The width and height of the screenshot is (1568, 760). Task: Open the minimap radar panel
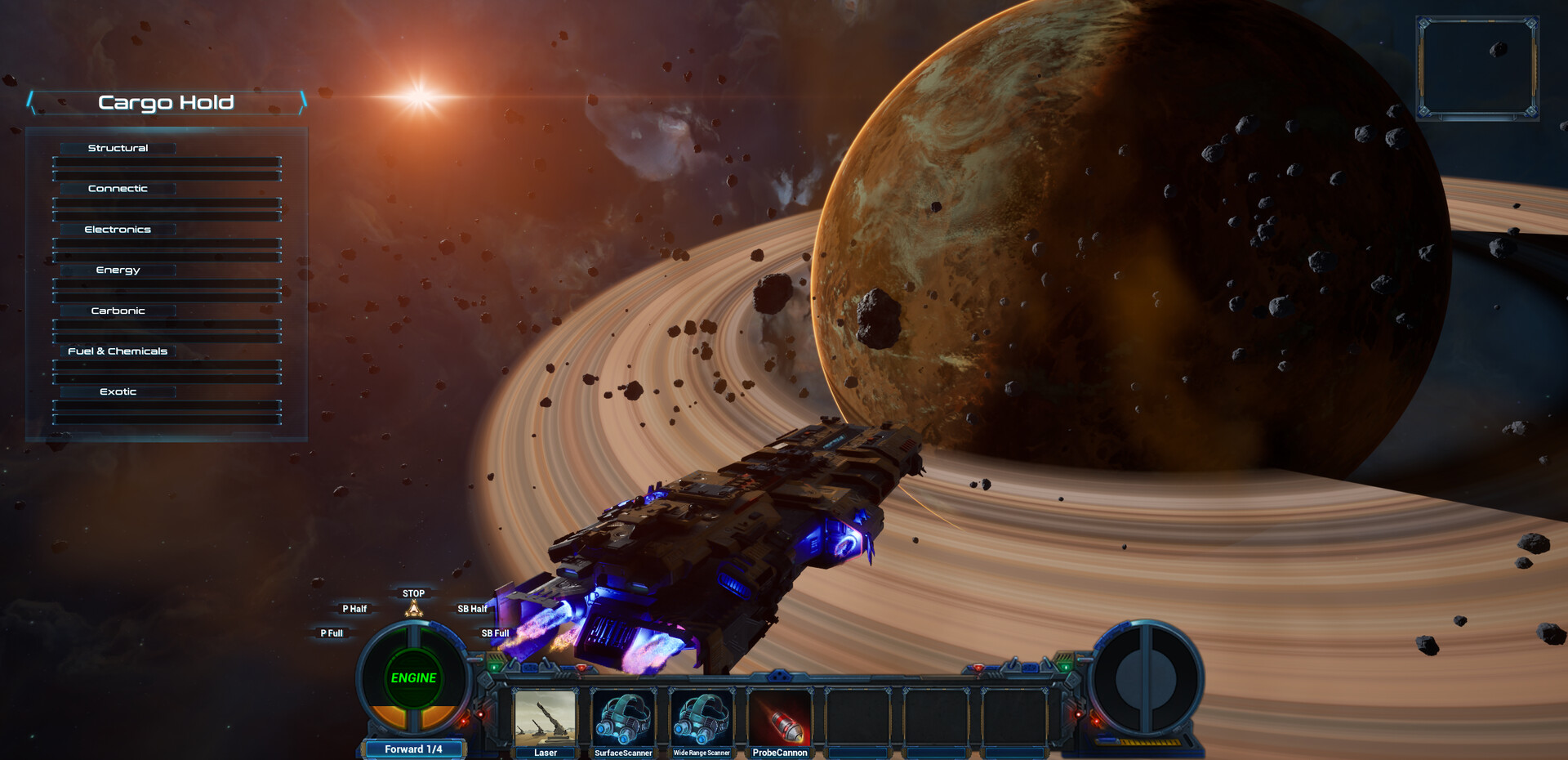pyautogui.click(x=1477, y=68)
